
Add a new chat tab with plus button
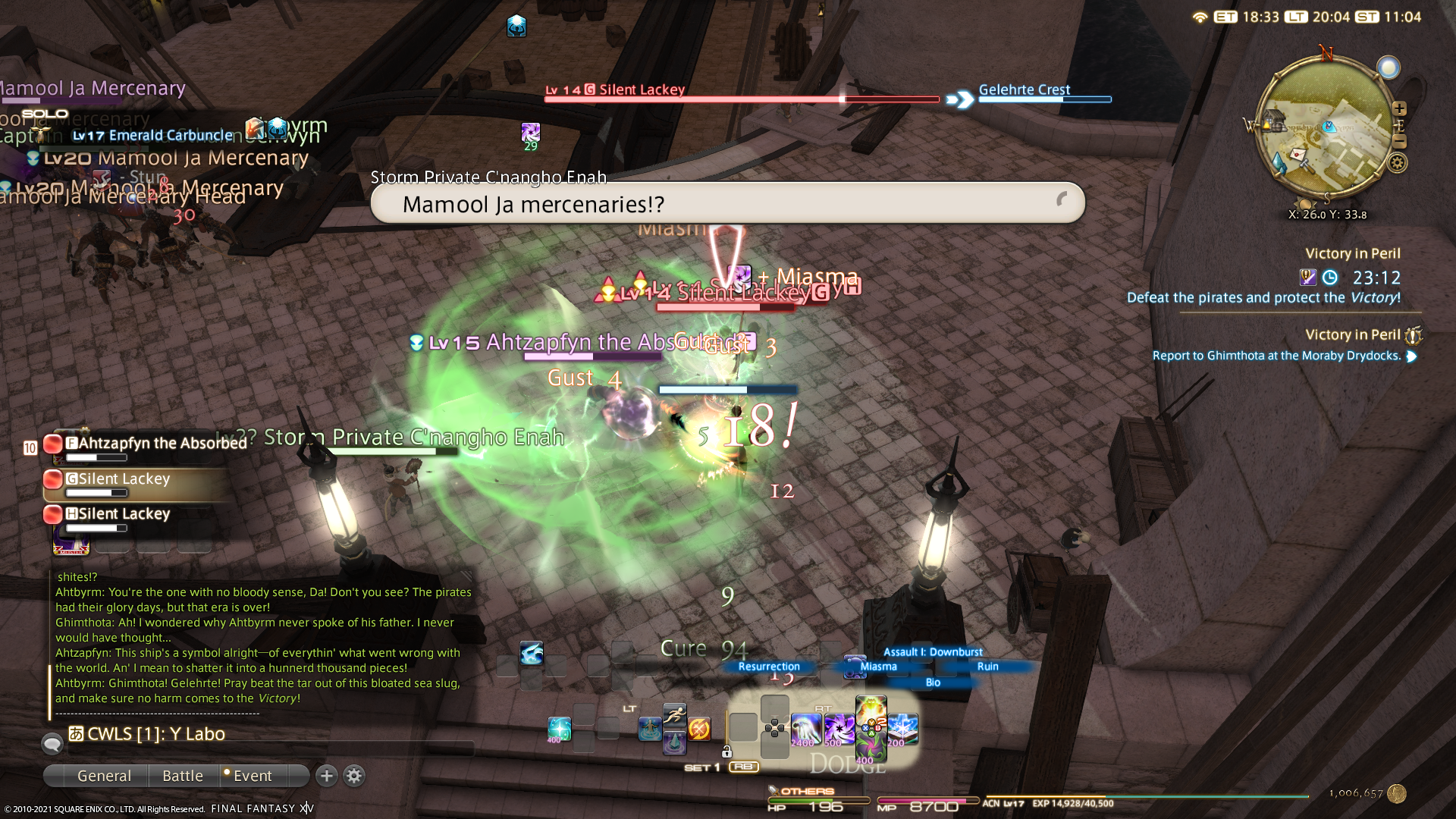tap(327, 776)
